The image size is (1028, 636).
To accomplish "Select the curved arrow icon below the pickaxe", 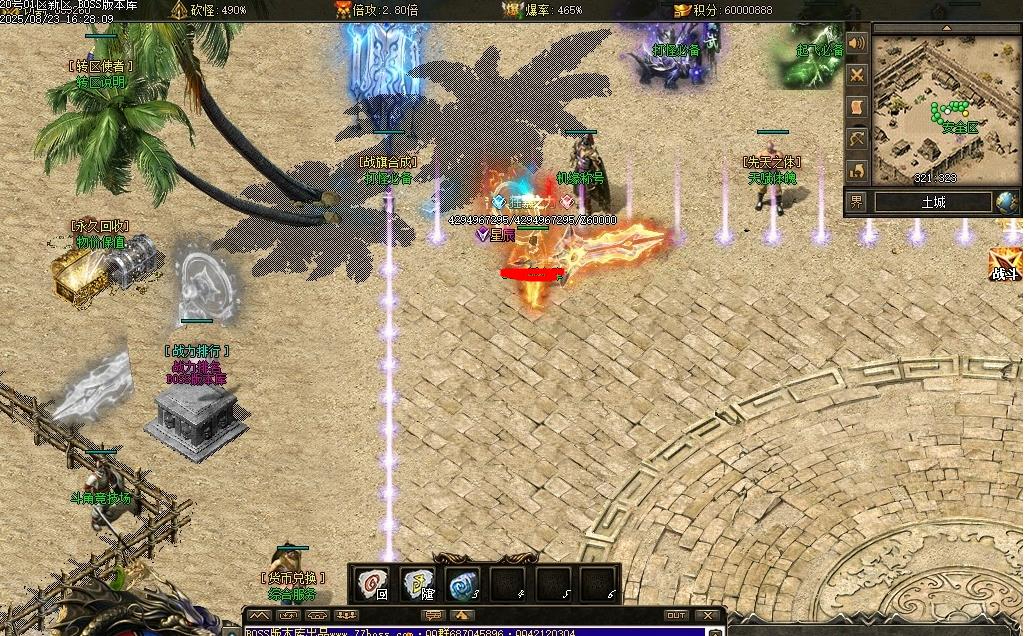I will [857, 169].
